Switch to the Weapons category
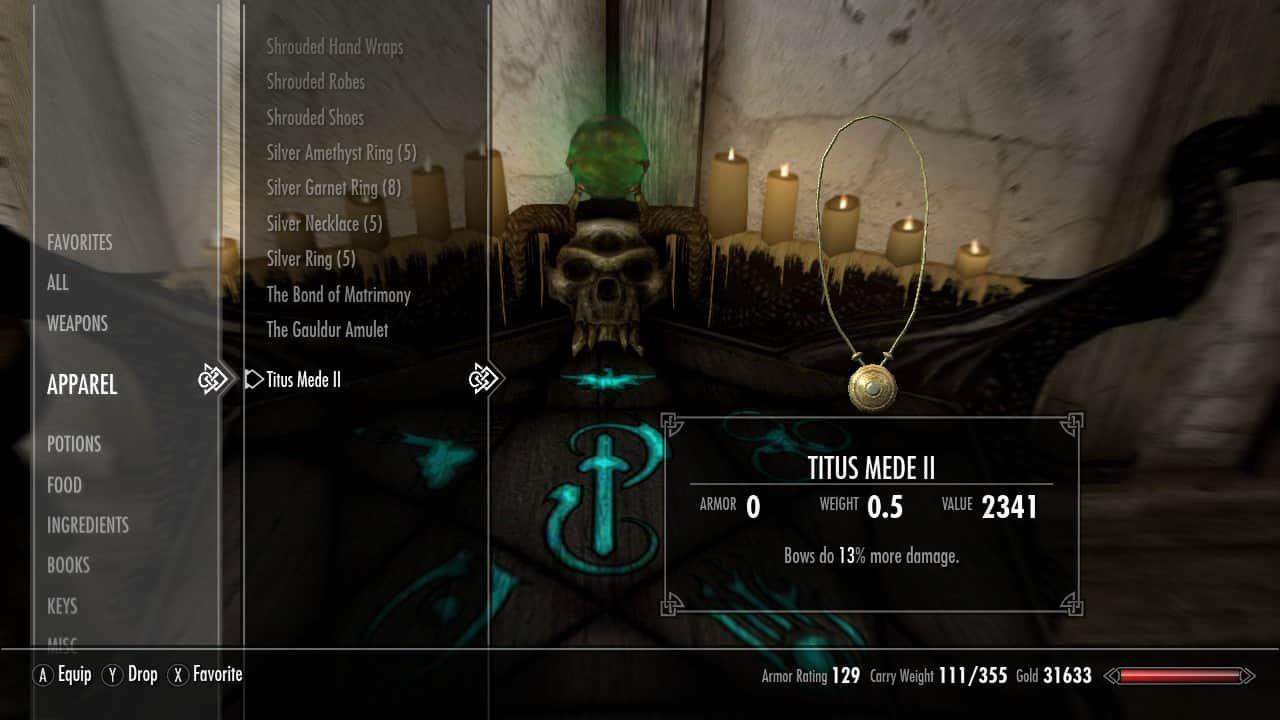This screenshot has height=720, width=1280. pyautogui.click(x=77, y=323)
